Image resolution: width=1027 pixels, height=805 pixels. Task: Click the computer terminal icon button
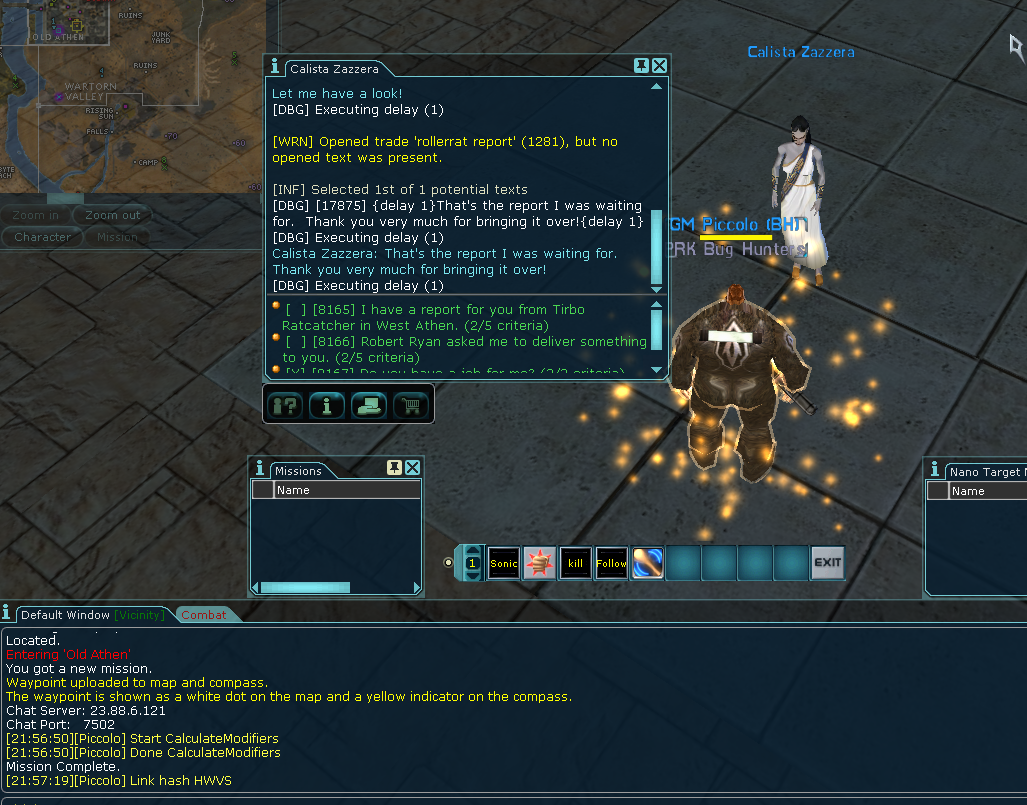(368, 405)
